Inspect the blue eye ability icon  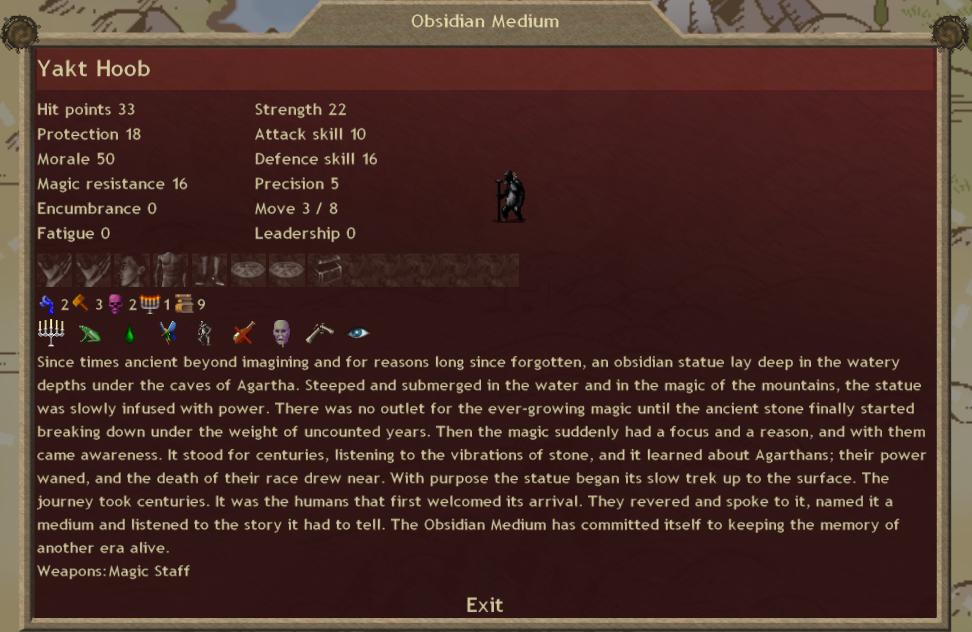[358, 333]
